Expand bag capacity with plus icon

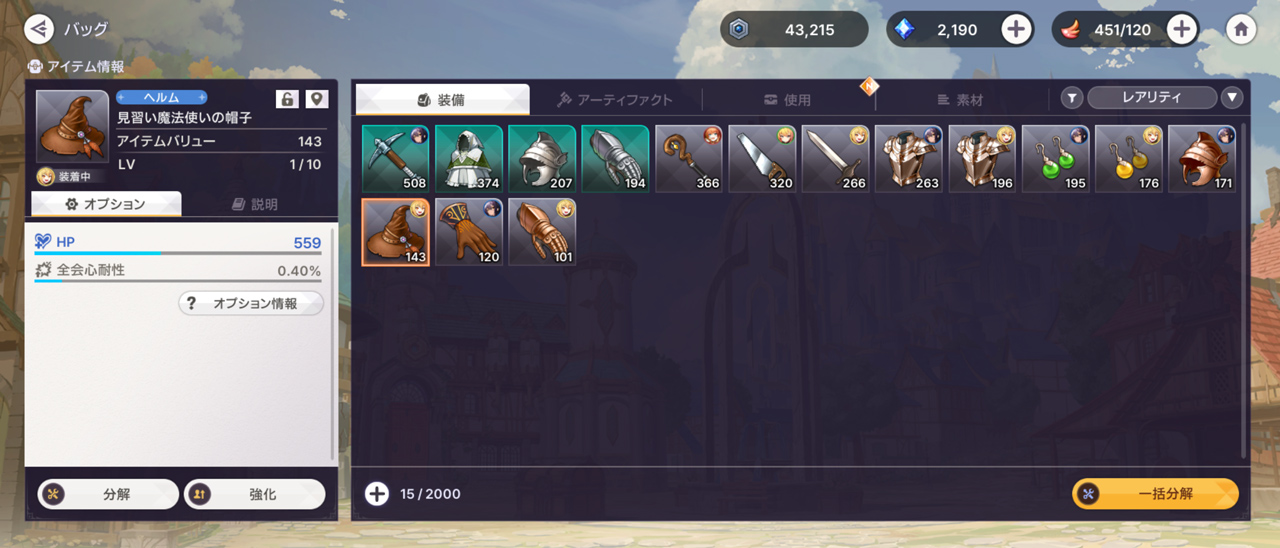[377, 494]
